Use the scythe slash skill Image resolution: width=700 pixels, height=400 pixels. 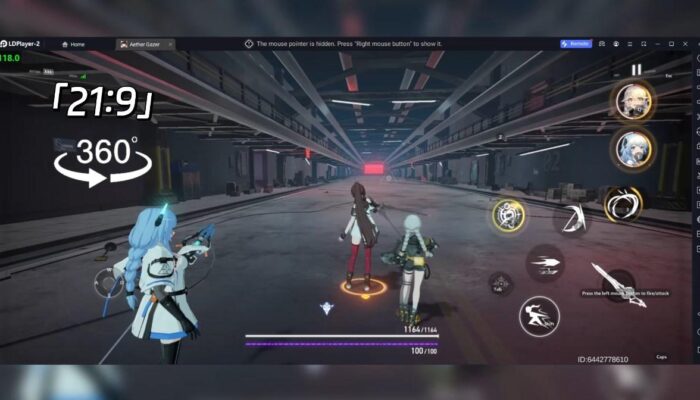(x=572, y=218)
